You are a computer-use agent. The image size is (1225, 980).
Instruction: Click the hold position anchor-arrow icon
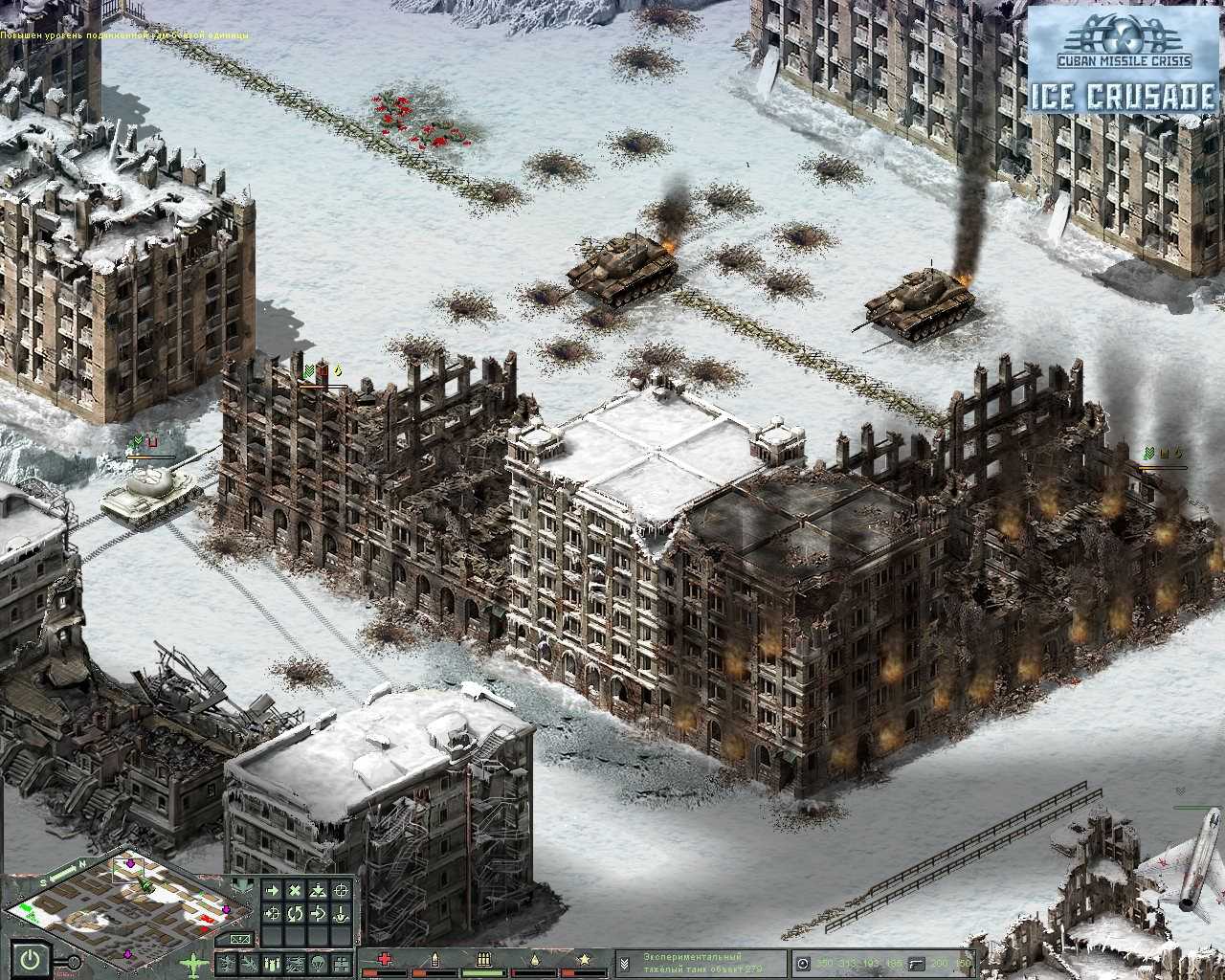[341, 912]
